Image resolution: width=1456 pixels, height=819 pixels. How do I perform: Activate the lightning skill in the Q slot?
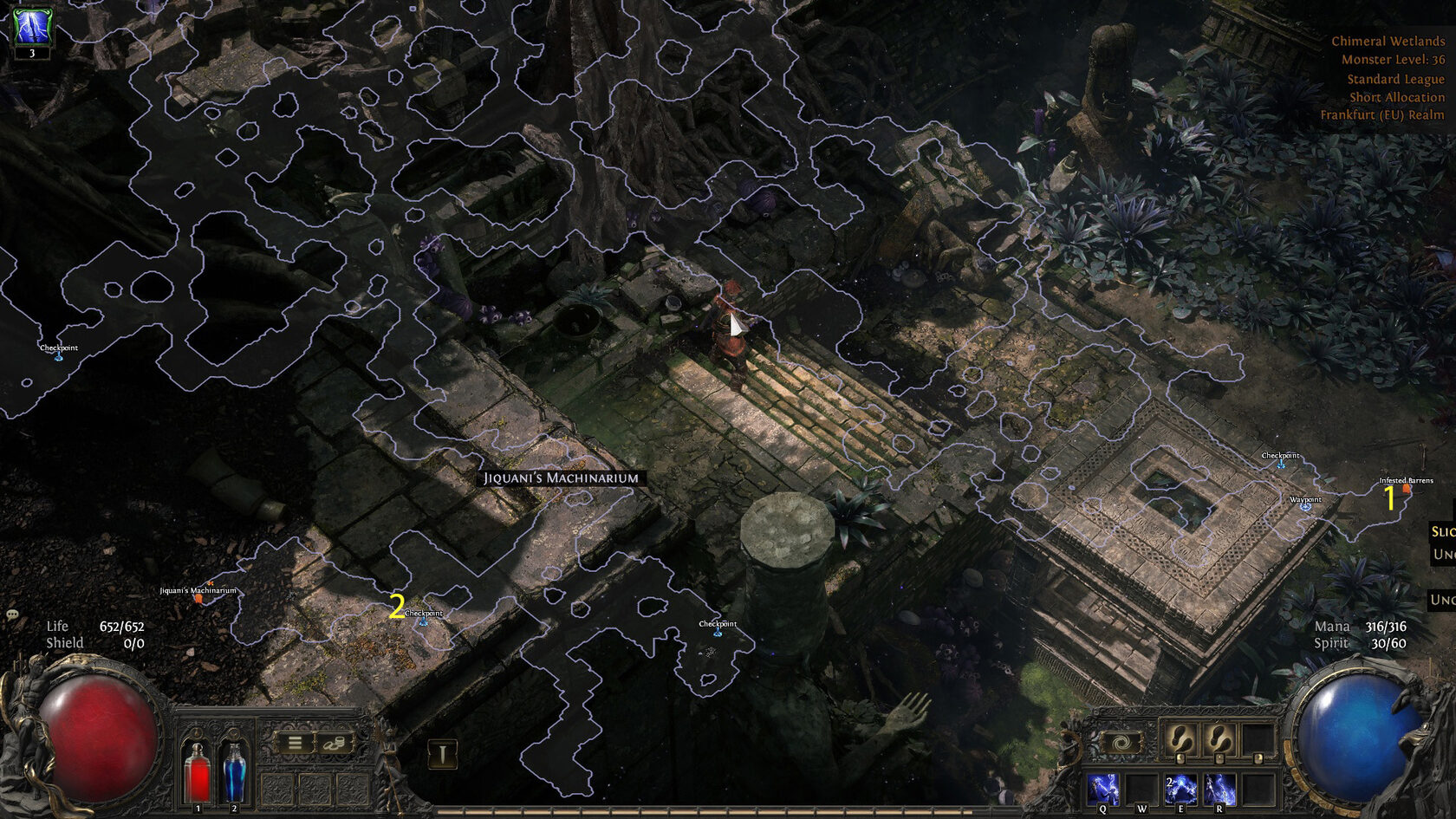point(1102,790)
